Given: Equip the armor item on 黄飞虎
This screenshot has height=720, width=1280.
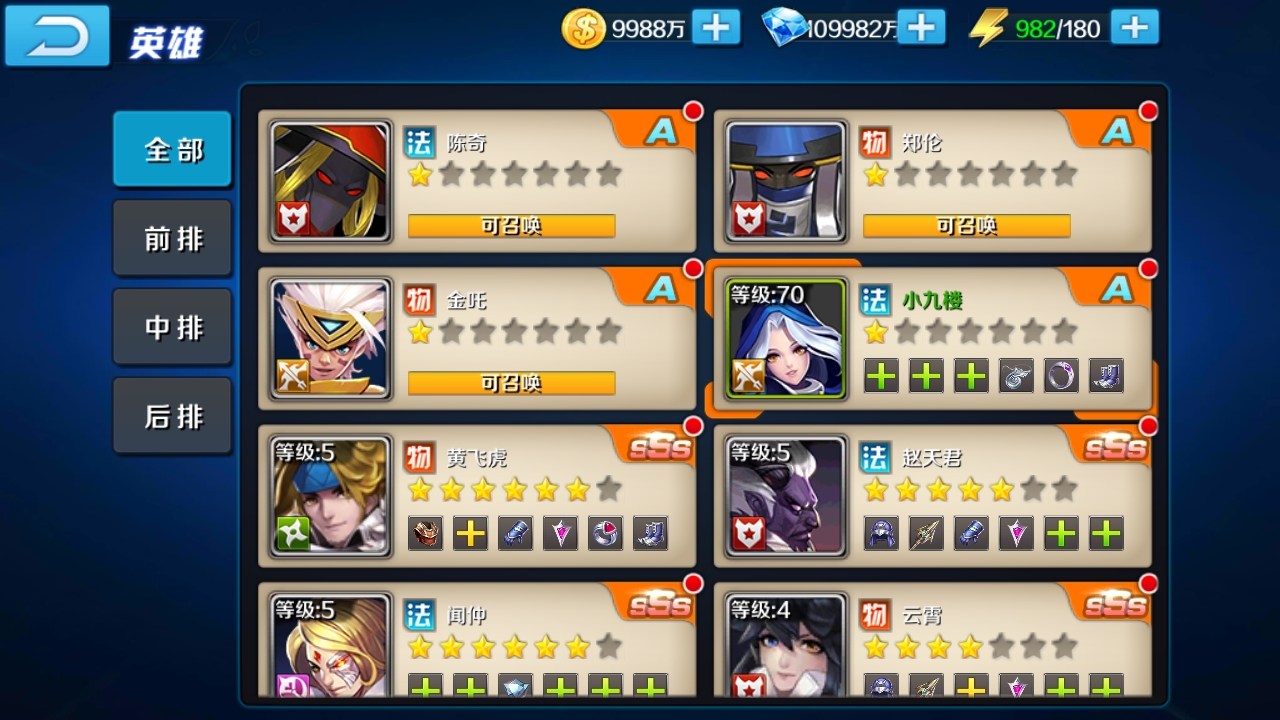Looking at the screenshot, I should [x=425, y=534].
